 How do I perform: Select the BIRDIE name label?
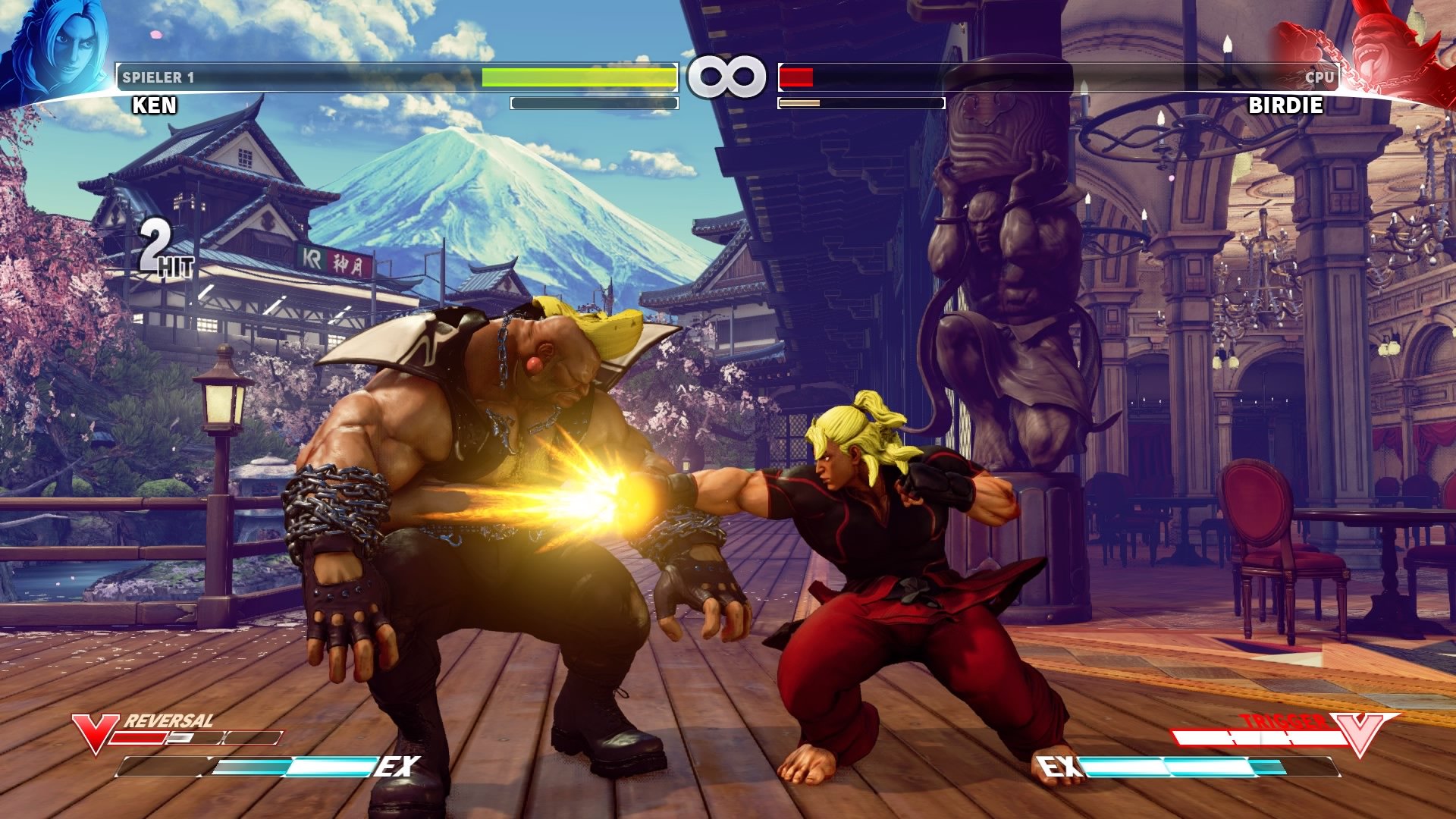tap(1285, 105)
